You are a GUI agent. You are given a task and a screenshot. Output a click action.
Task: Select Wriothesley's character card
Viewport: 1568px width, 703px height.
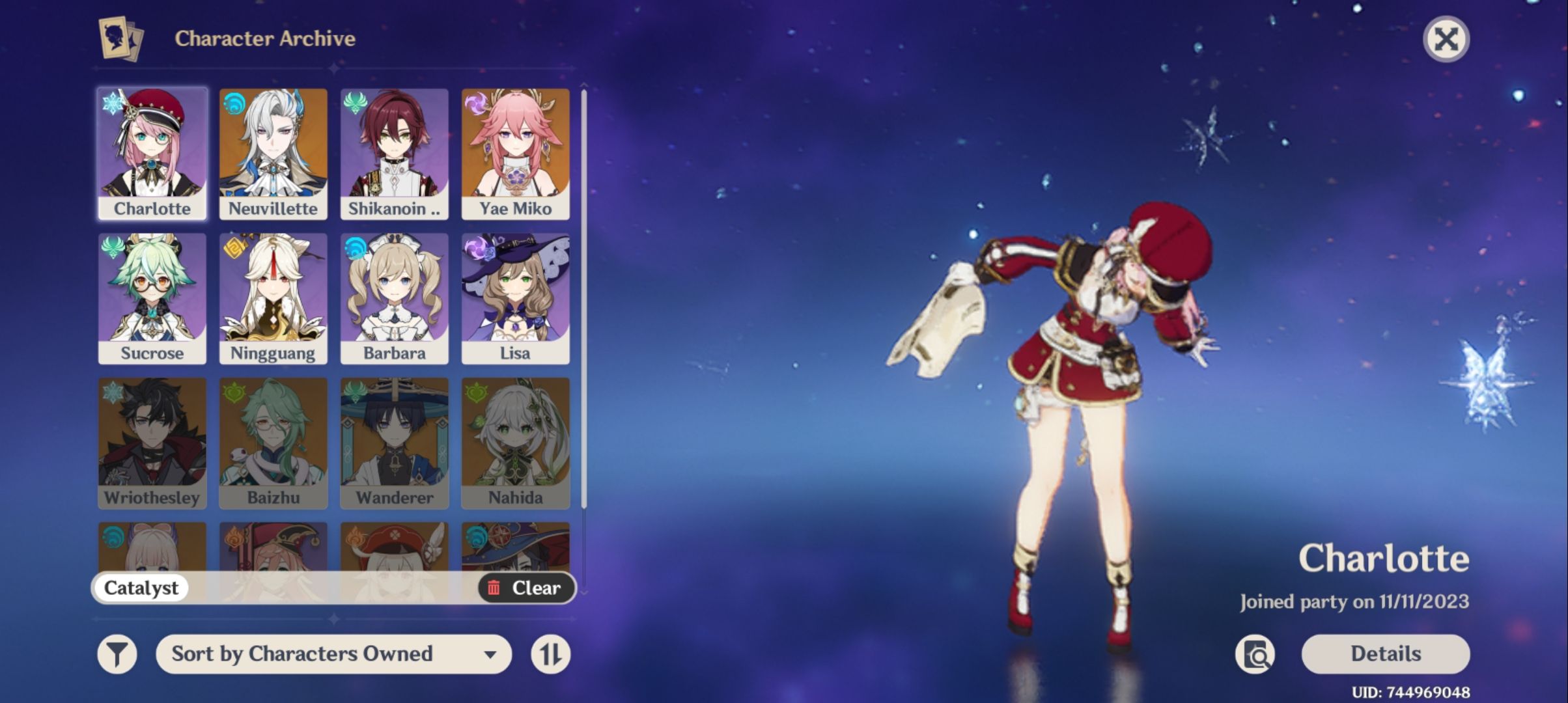(151, 437)
